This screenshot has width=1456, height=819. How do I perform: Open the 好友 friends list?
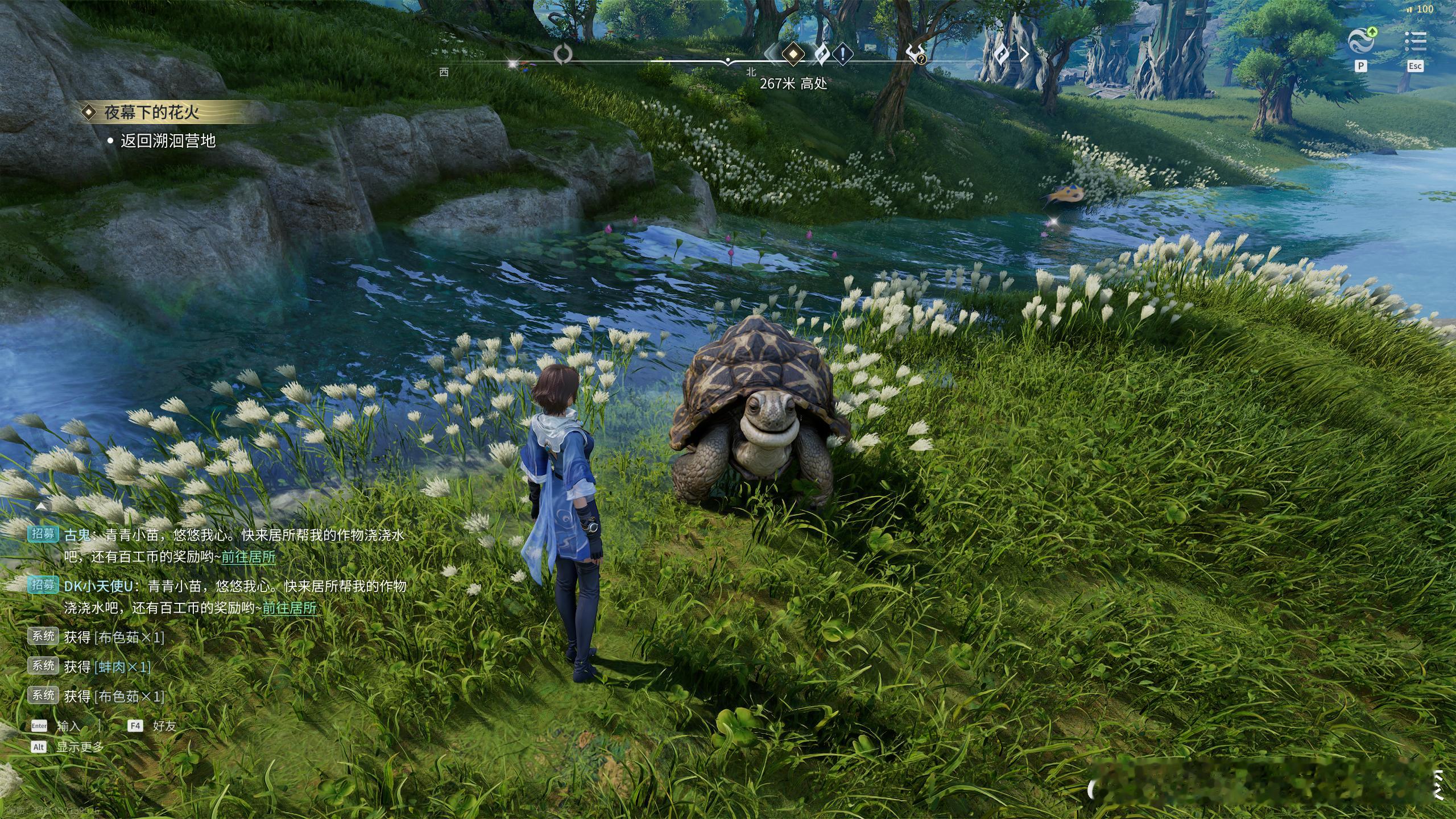[164, 726]
